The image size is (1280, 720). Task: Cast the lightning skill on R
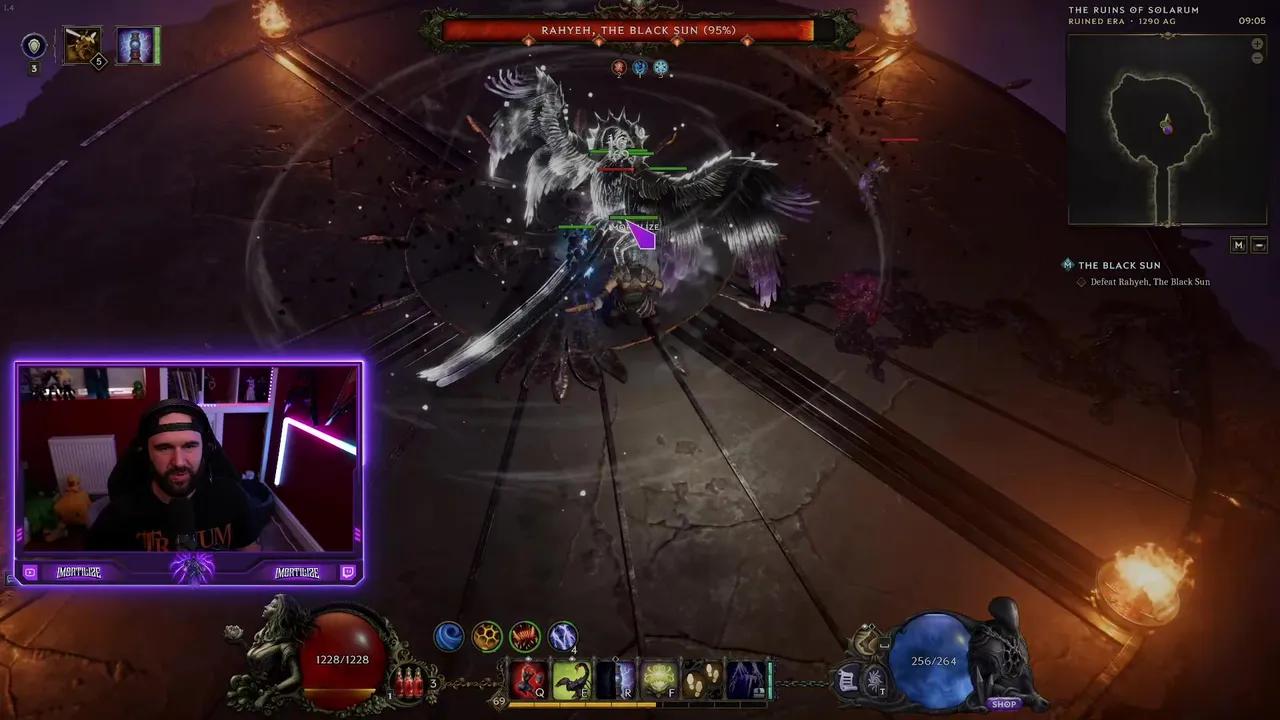click(x=614, y=680)
